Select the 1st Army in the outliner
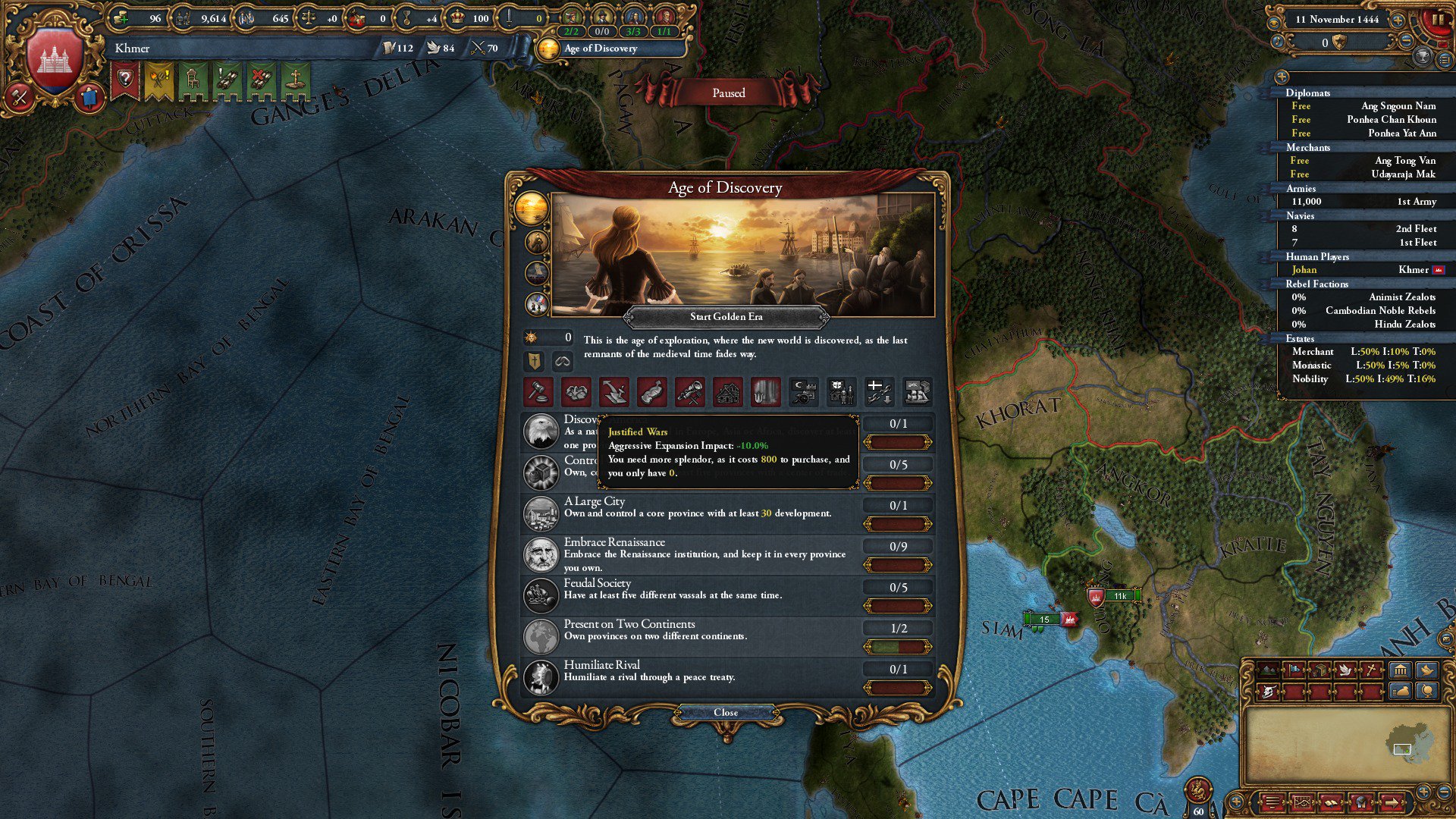Screen dimensions: 1456x819 (x=1363, y=202)
